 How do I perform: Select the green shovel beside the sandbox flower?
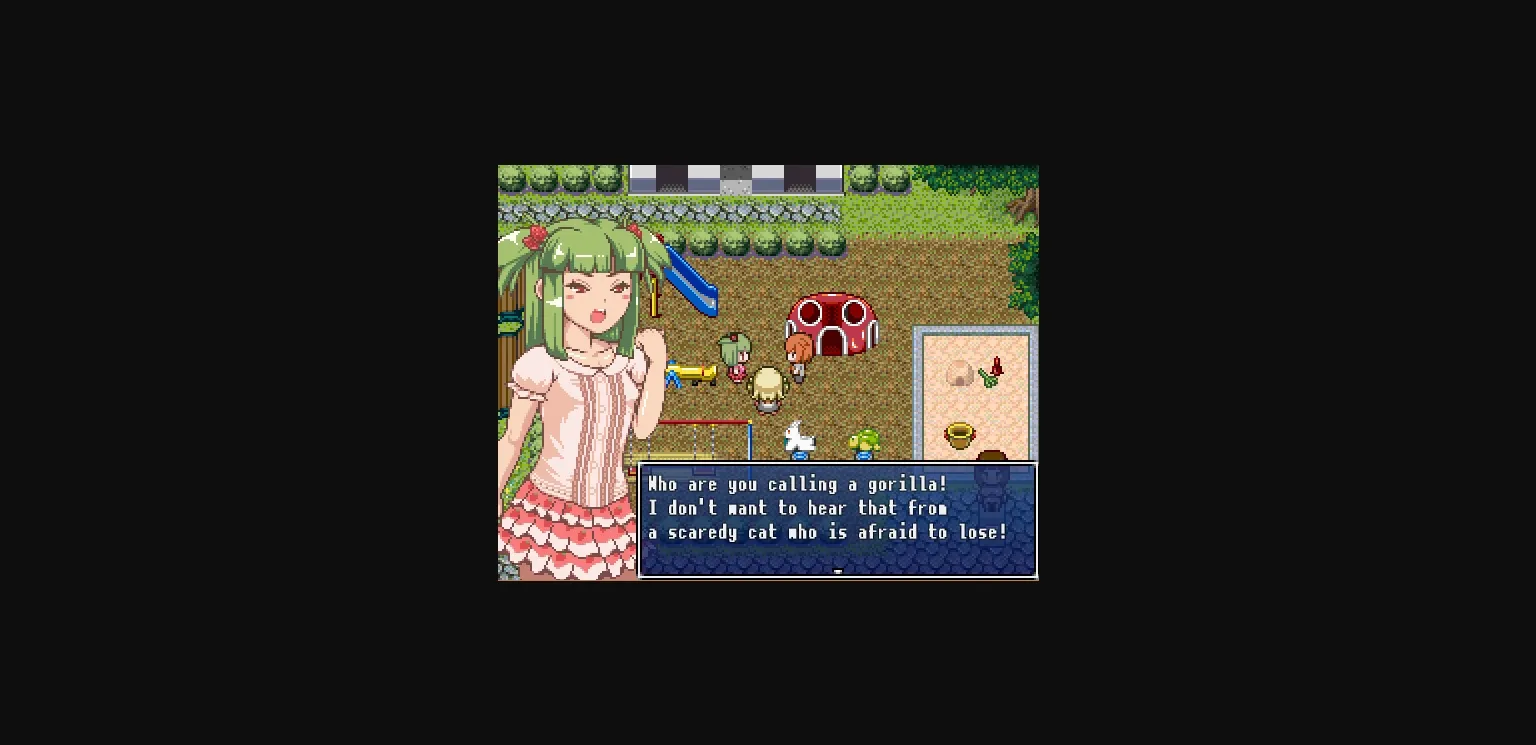coord(988,378)
